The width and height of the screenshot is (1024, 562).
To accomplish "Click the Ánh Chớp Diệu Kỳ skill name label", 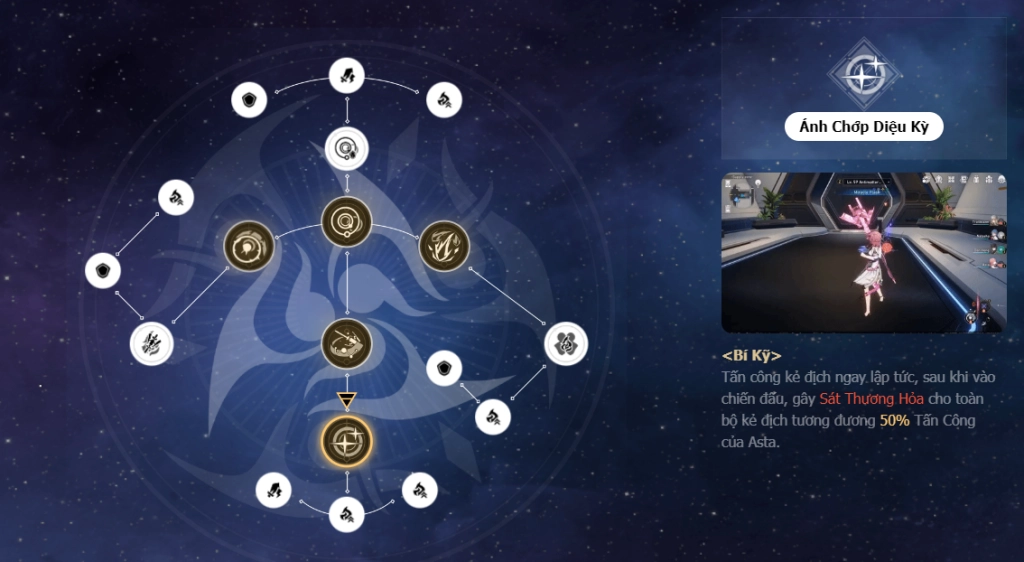I will 864,126.
